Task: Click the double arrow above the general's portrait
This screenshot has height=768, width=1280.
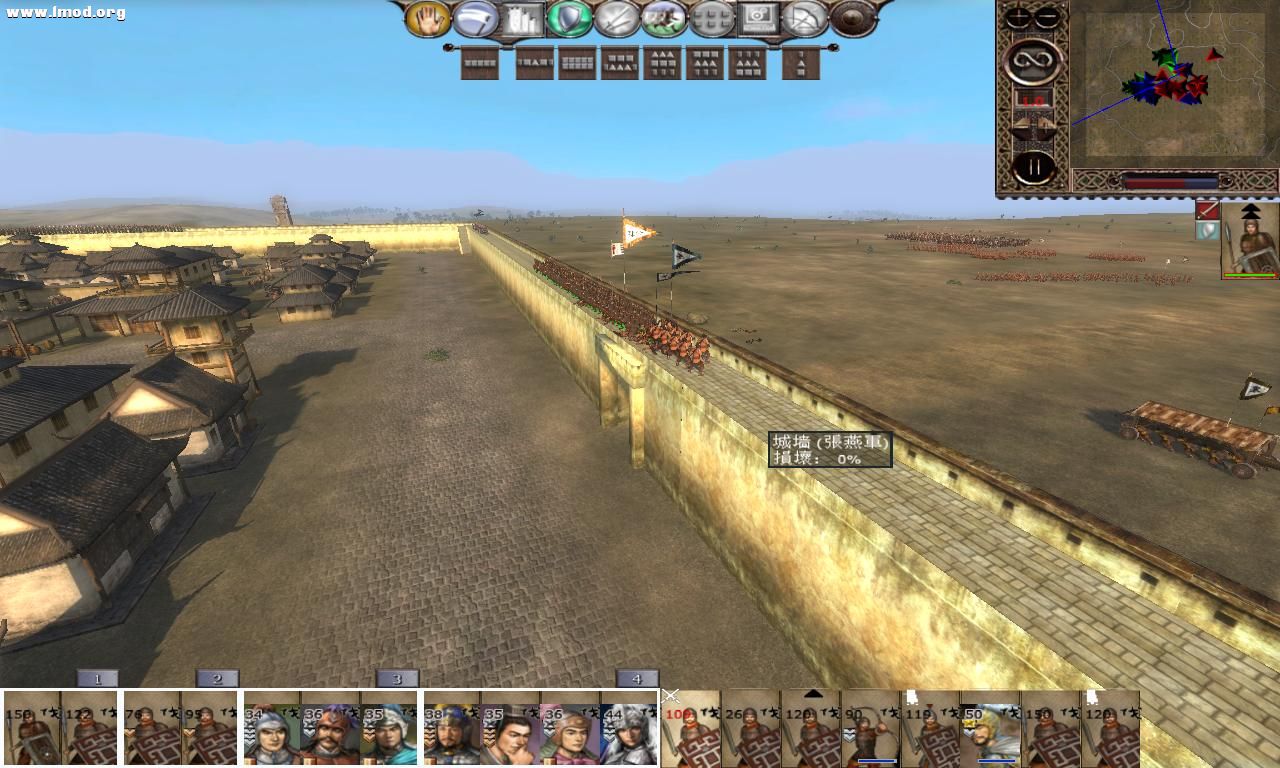Action: click(x=1253, y=213)
